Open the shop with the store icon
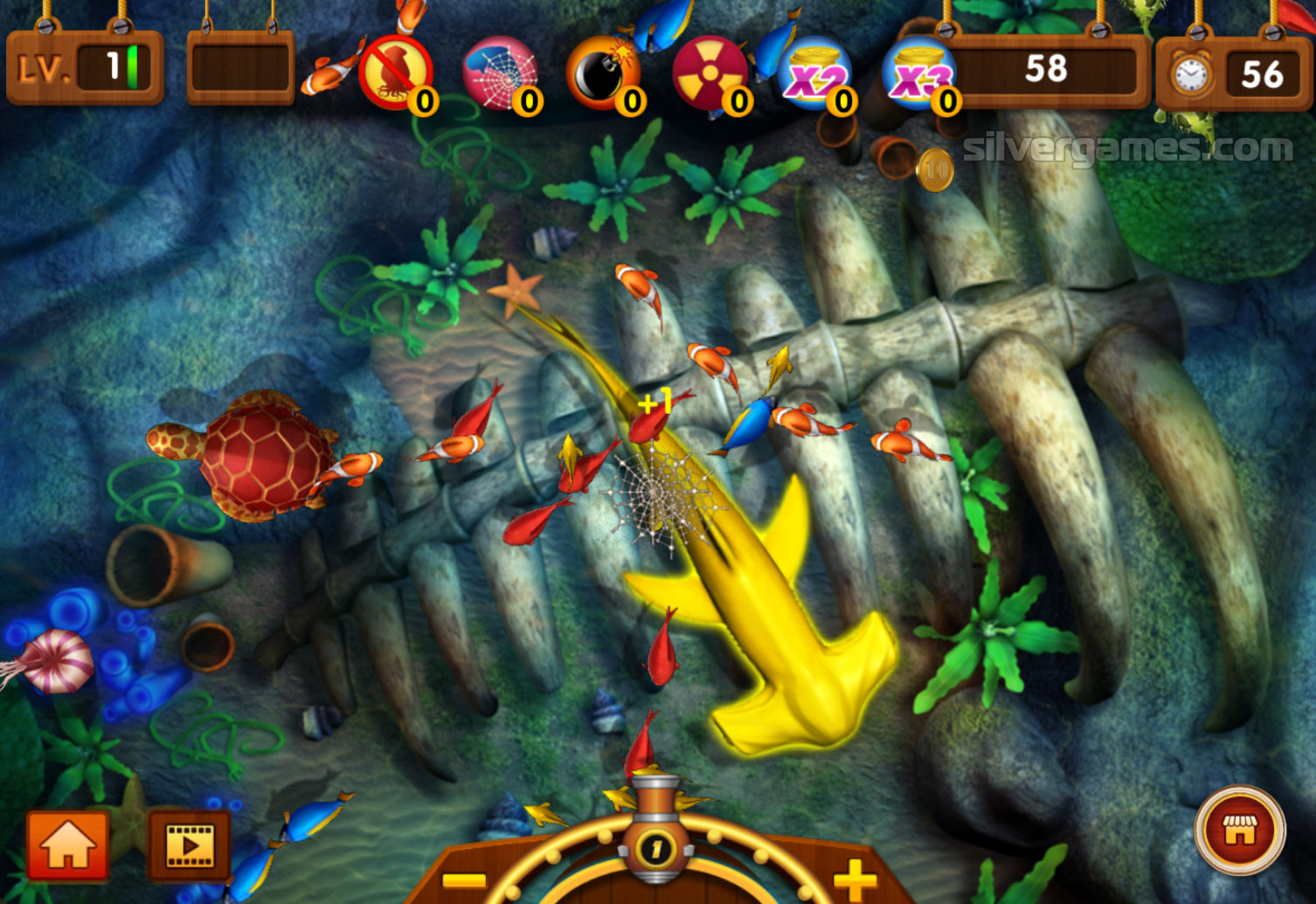This screenshot has height=904, width=1316. click(1239, 830)
